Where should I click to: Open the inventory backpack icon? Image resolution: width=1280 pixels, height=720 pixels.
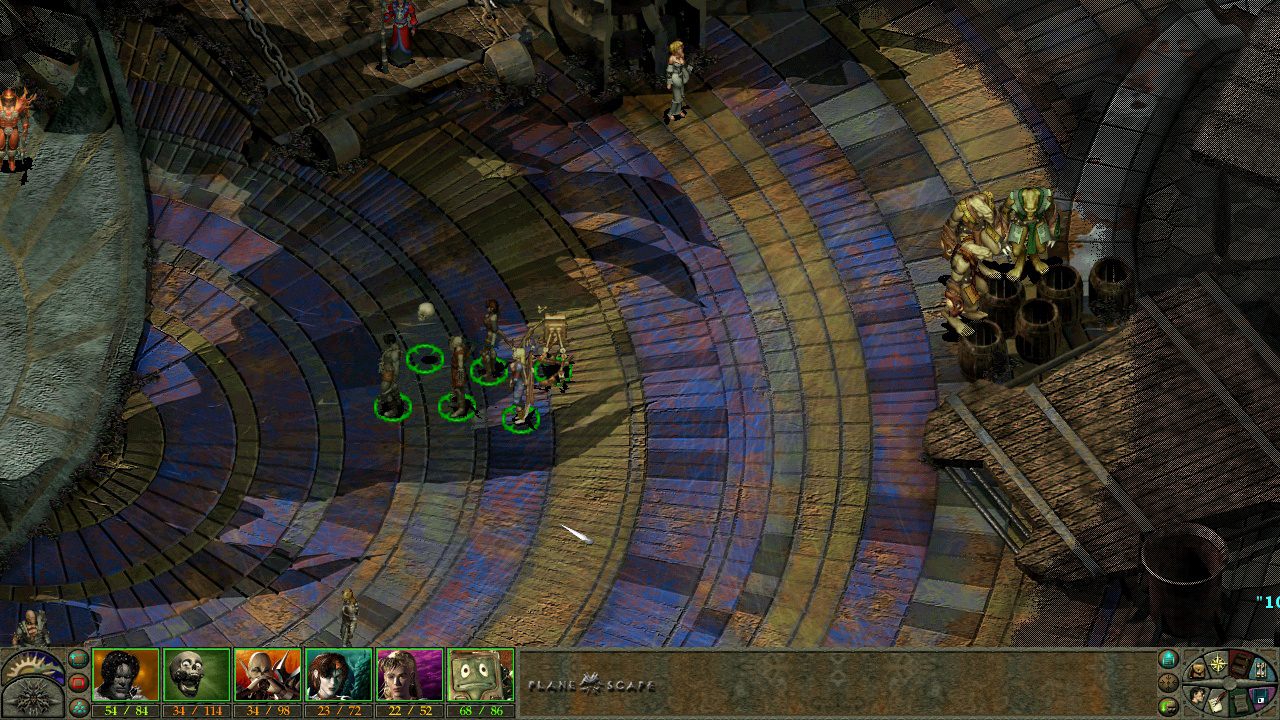pos(1196,670)
